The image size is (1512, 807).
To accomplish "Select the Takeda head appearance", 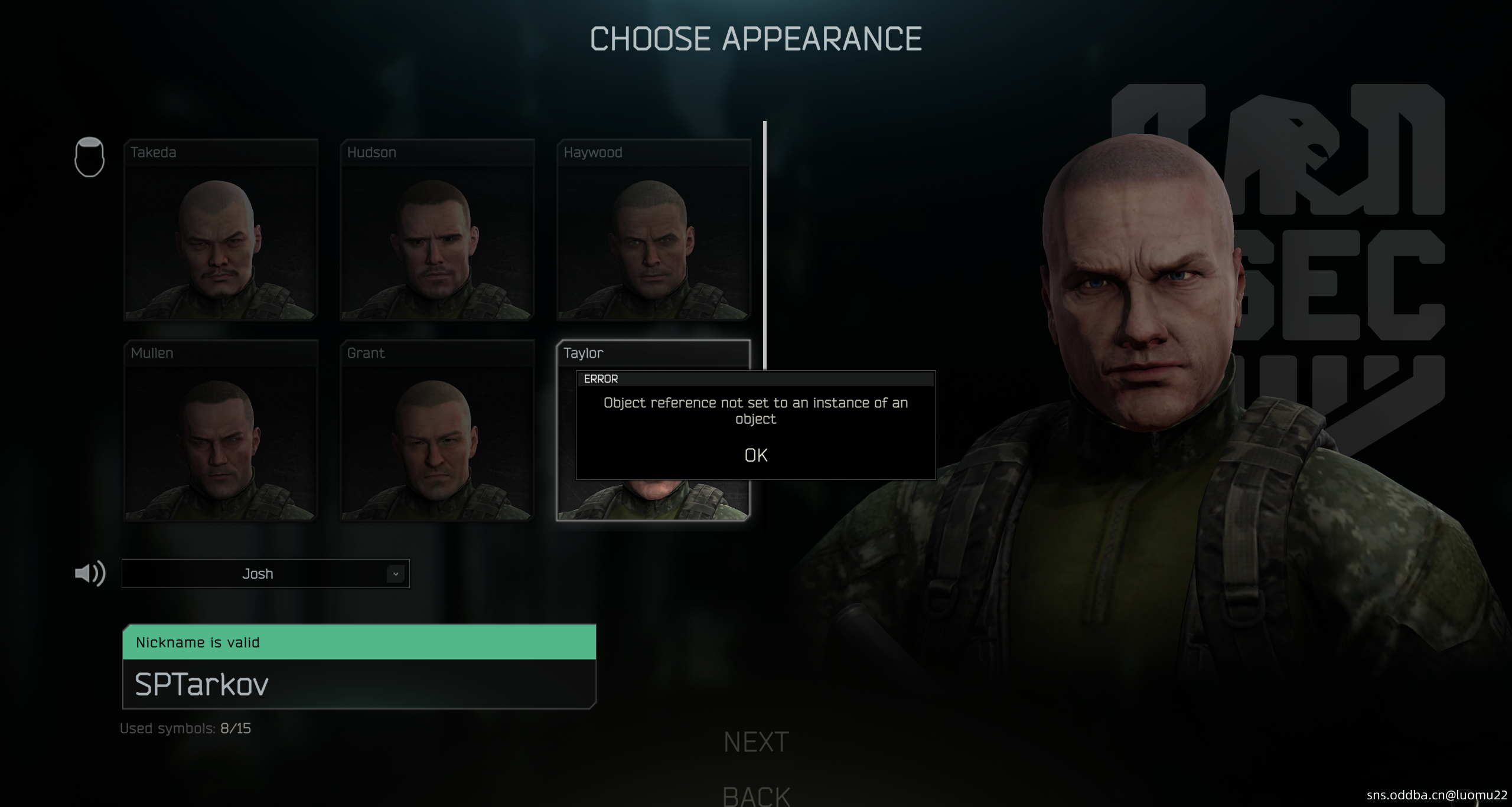I will [221, 230].
